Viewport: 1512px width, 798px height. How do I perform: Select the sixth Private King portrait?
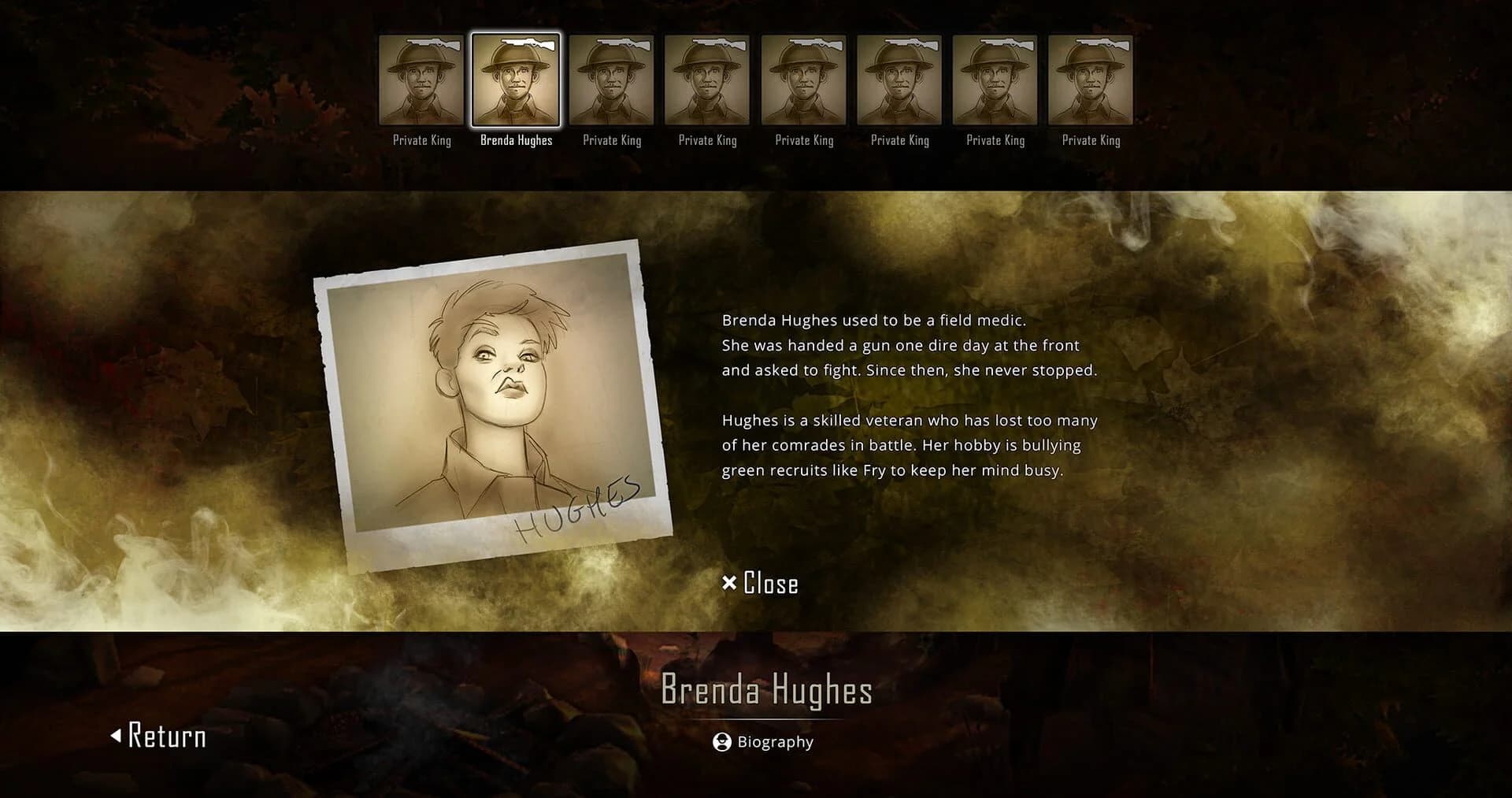tap(899, 79)
